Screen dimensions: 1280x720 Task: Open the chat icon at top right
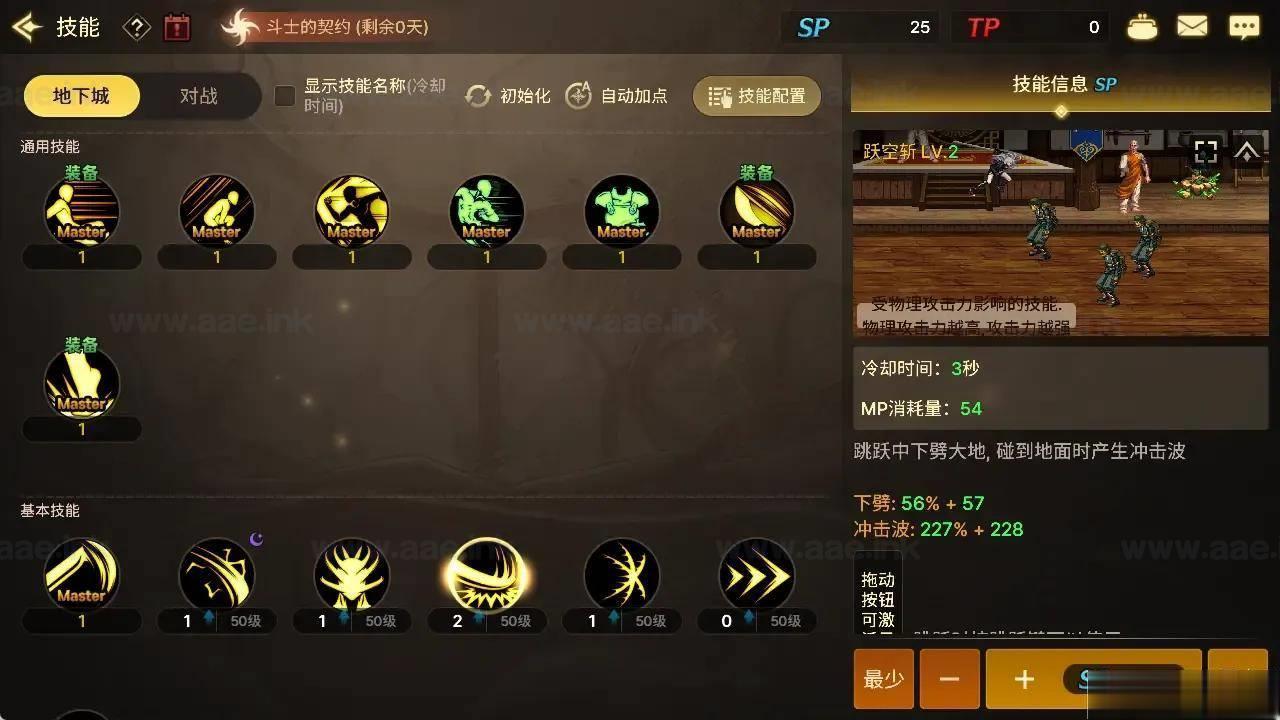pyautogui.click(x=1243, y=26)
